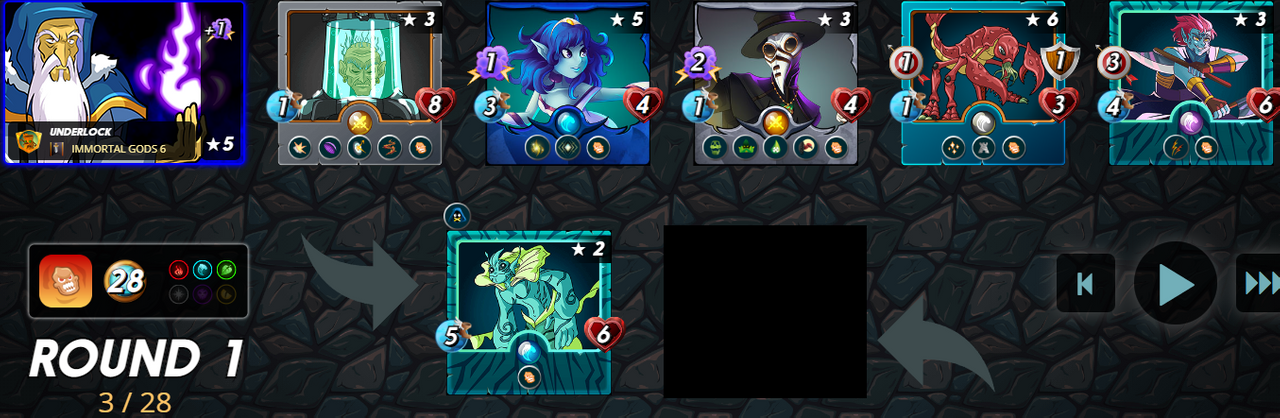Click the 28 mana cap badge
1280x418 pixels.
126,281
